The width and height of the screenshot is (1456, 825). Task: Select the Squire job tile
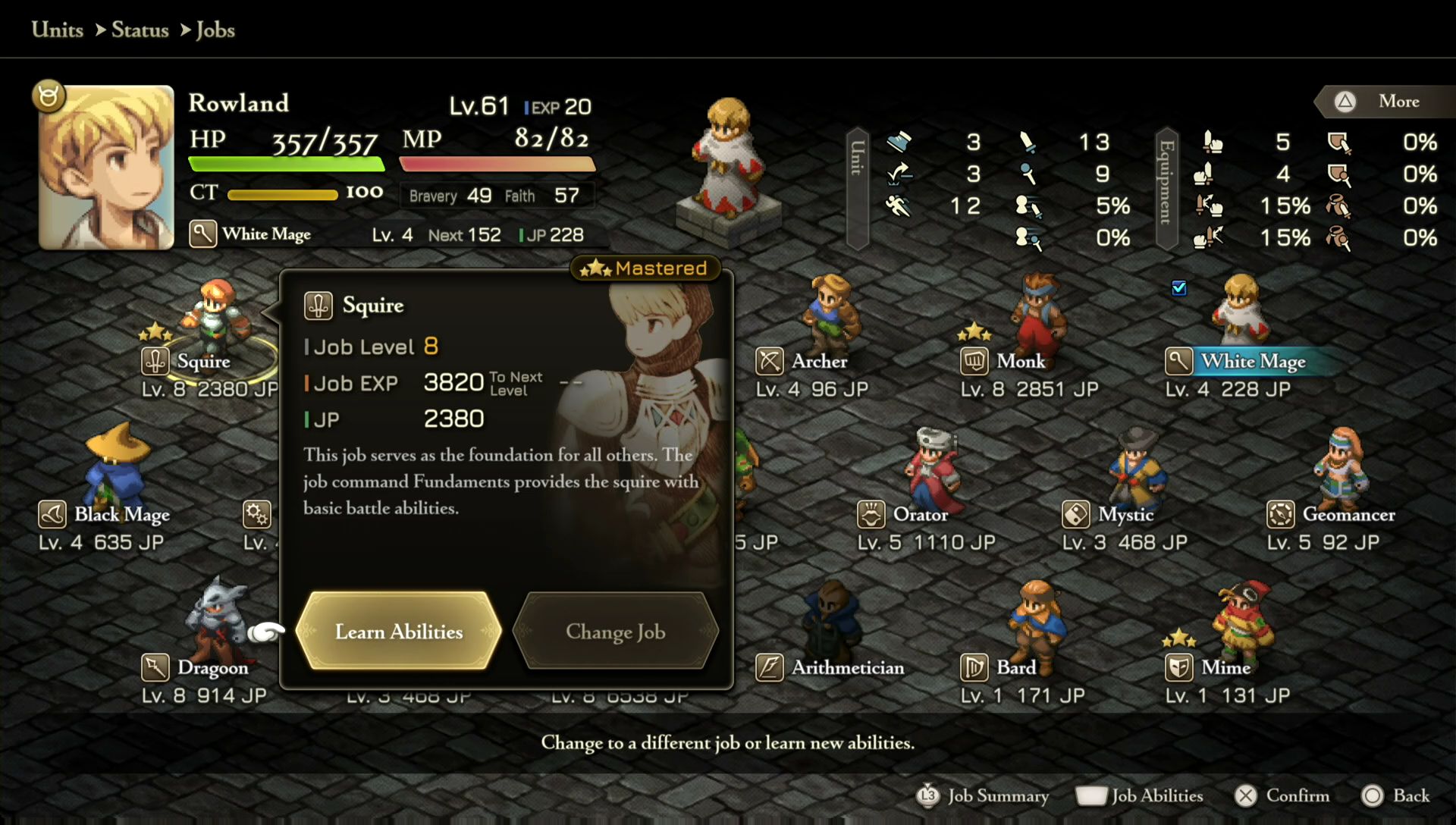pos(202,361)
